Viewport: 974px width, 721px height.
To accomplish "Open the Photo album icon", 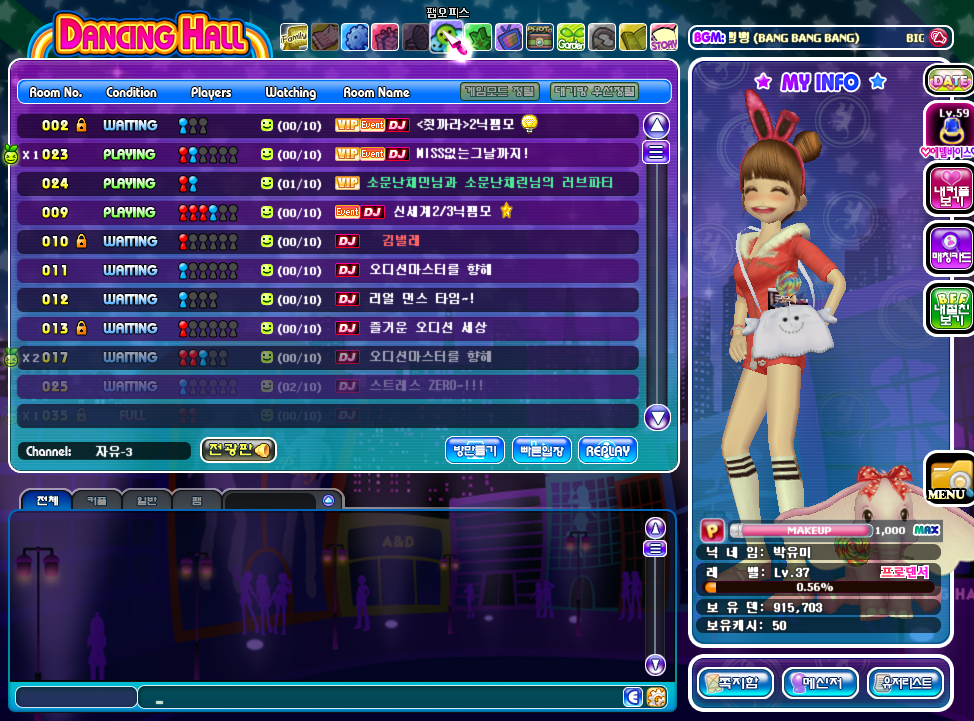I will click(x=540, y=38).
